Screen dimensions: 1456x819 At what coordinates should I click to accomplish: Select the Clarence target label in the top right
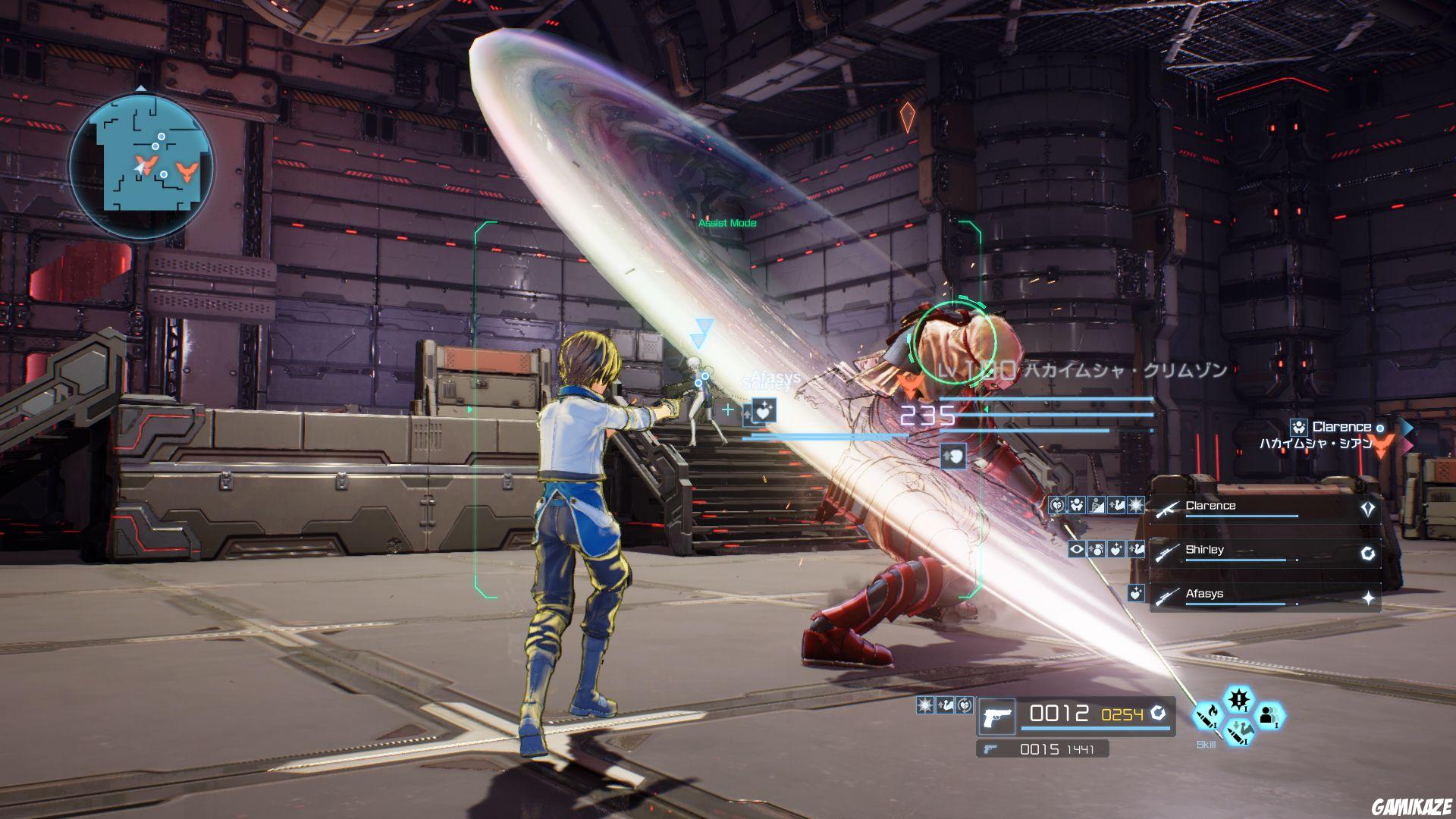[x=1342, y=427]
